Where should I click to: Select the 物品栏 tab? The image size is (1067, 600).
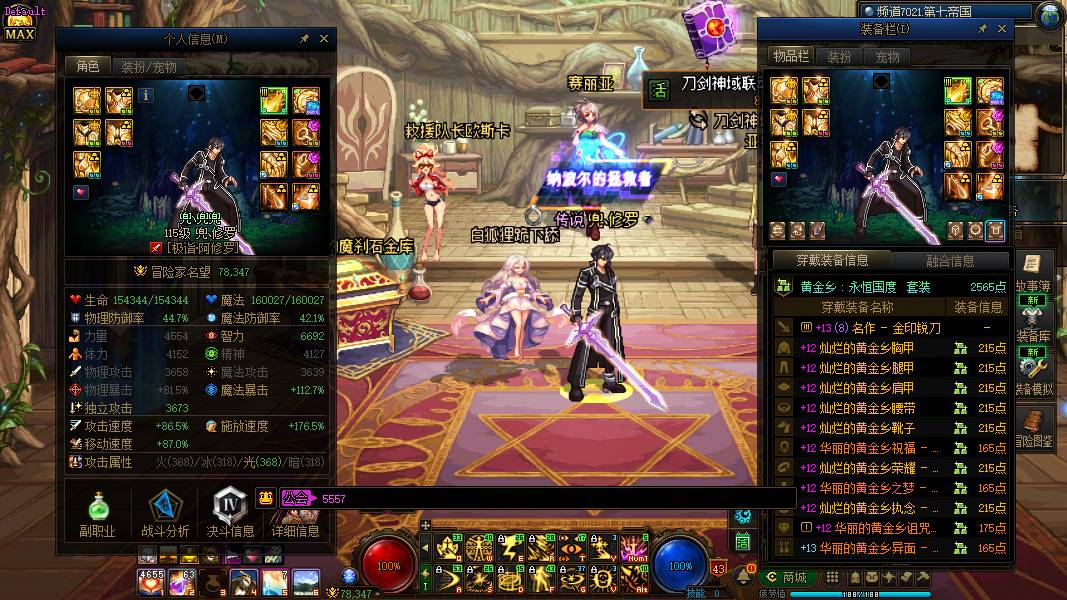coord(791,57)
